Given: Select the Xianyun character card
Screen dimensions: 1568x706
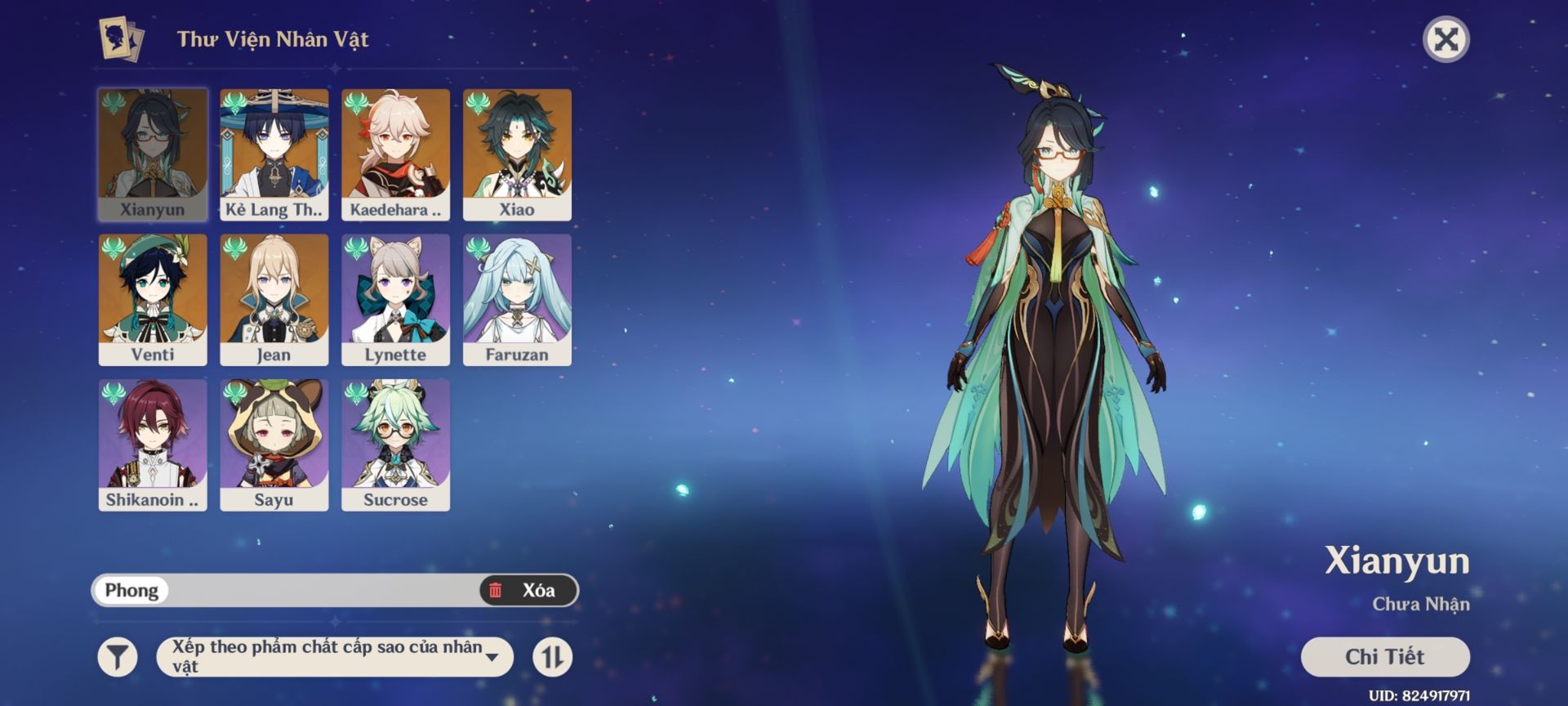Looking at the screenshot, I should click(x=153, y=154).
